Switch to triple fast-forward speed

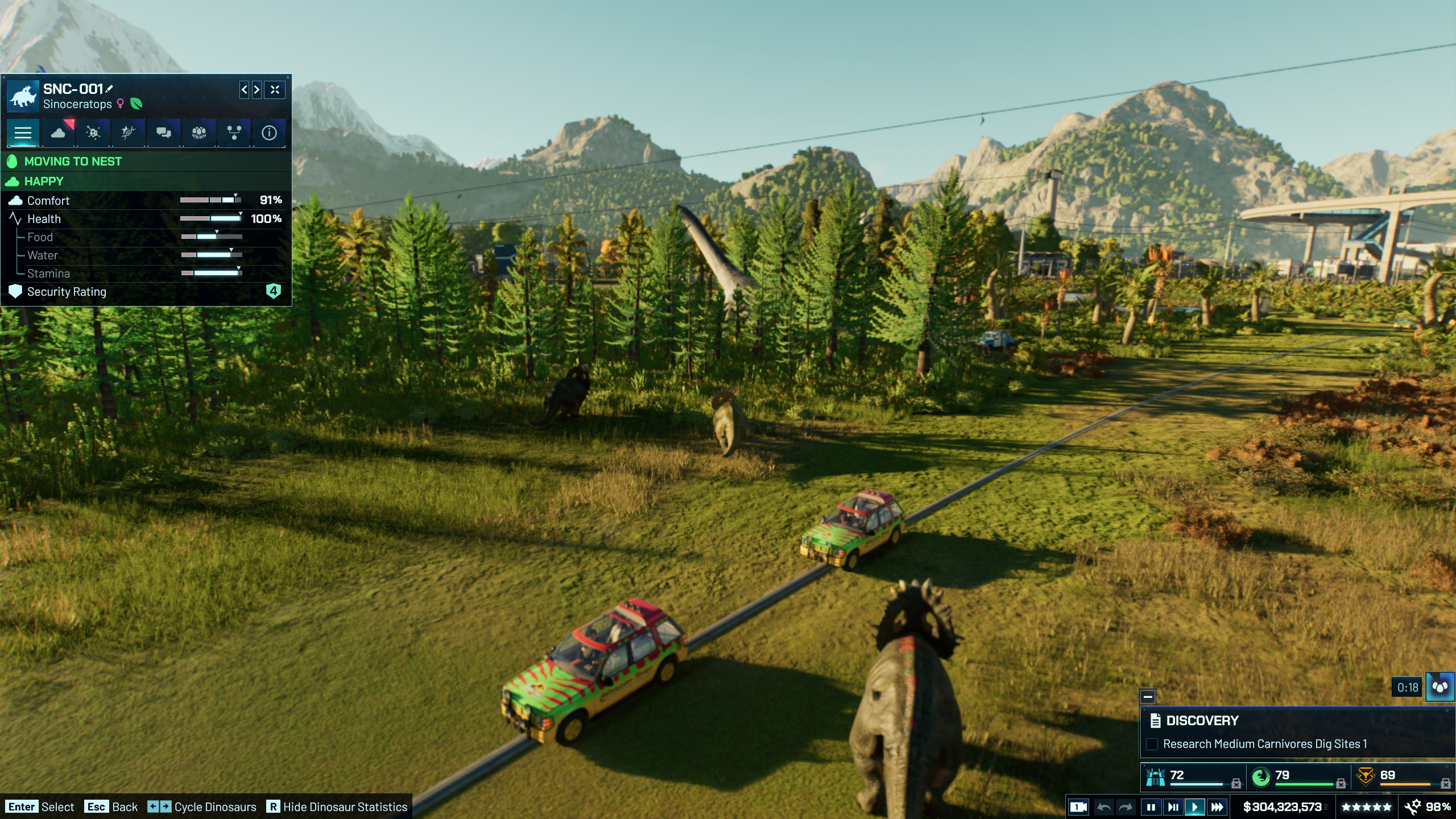tap(1217, 807)
